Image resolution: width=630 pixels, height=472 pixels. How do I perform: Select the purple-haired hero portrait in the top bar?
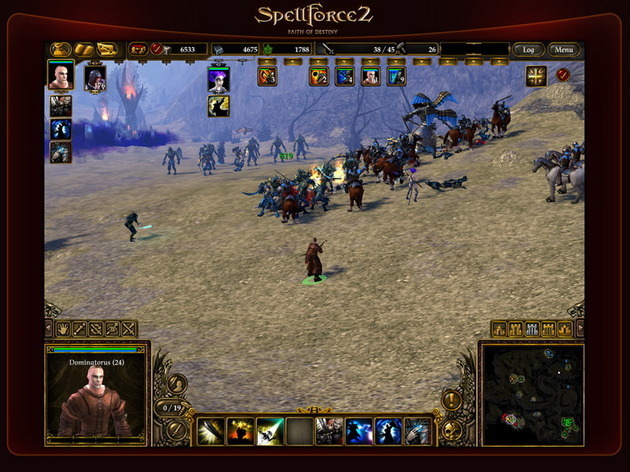[x=219, y=79]
